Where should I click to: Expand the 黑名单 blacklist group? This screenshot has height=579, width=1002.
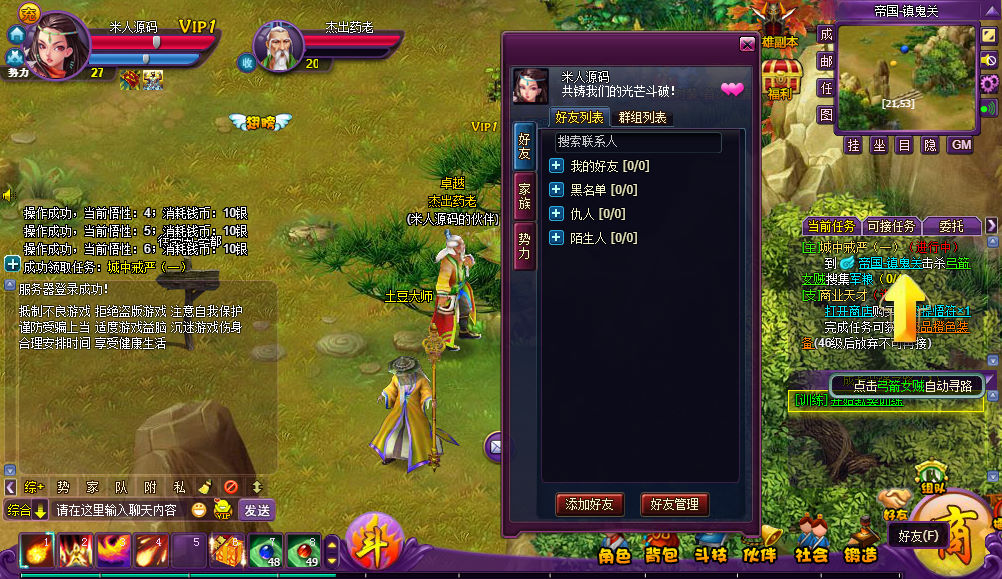(x=557, y=189)
